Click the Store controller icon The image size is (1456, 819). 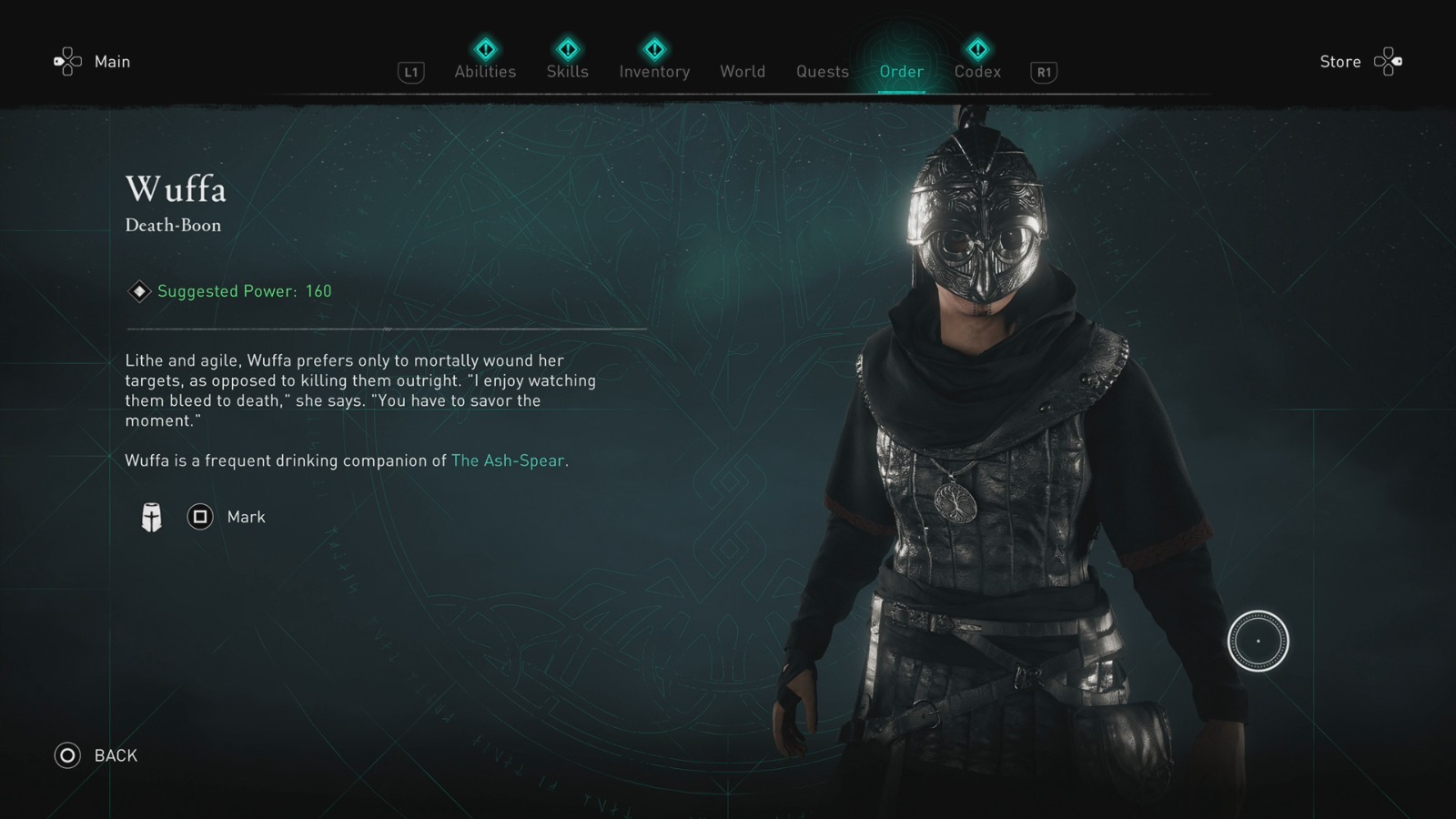1390,61
